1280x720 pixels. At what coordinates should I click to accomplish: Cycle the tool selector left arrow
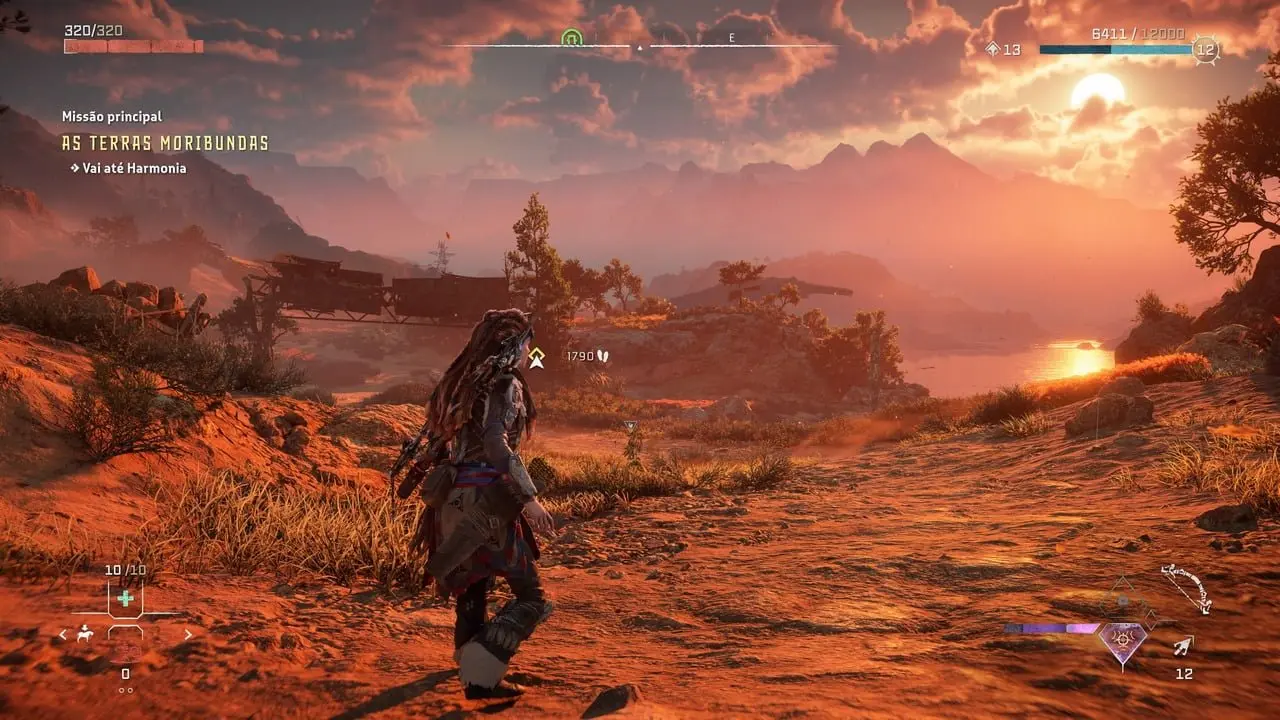pos(63,634)
